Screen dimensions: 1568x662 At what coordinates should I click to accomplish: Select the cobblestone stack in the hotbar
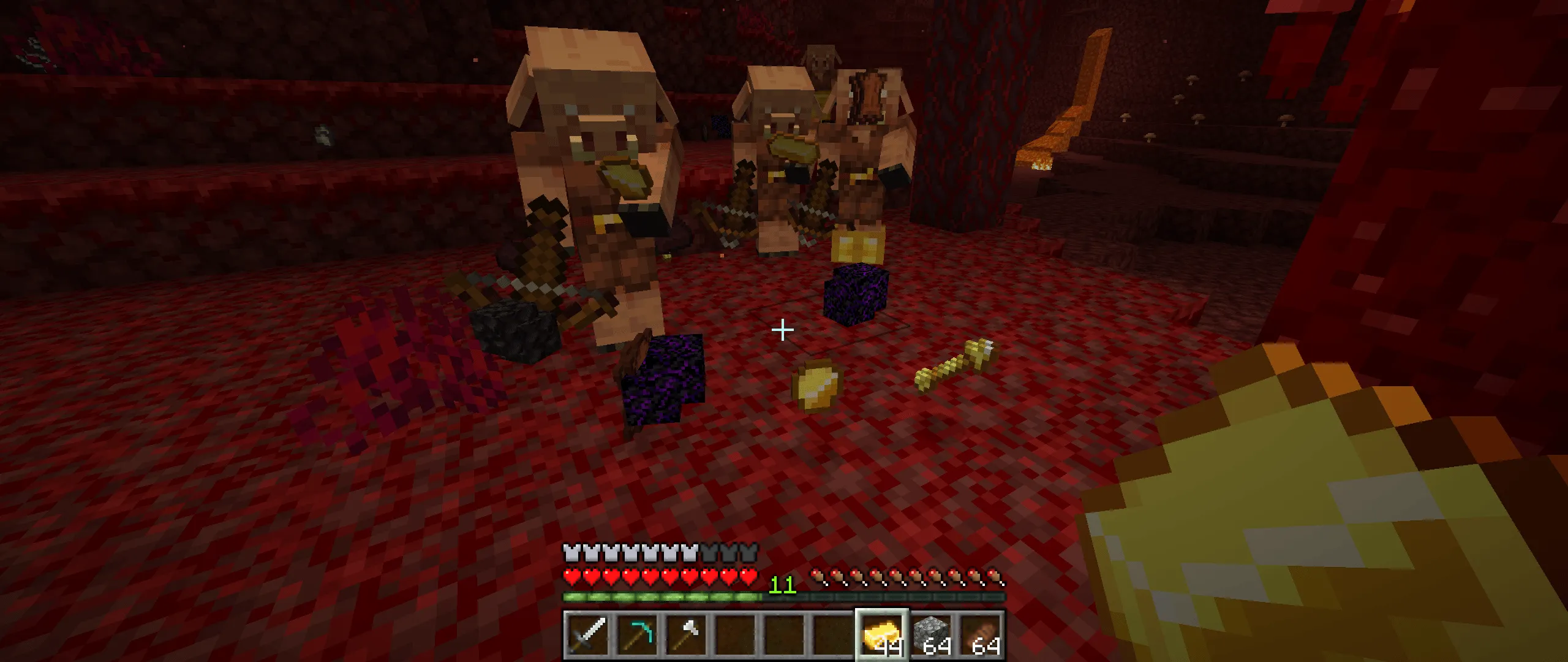coord(931,634)
